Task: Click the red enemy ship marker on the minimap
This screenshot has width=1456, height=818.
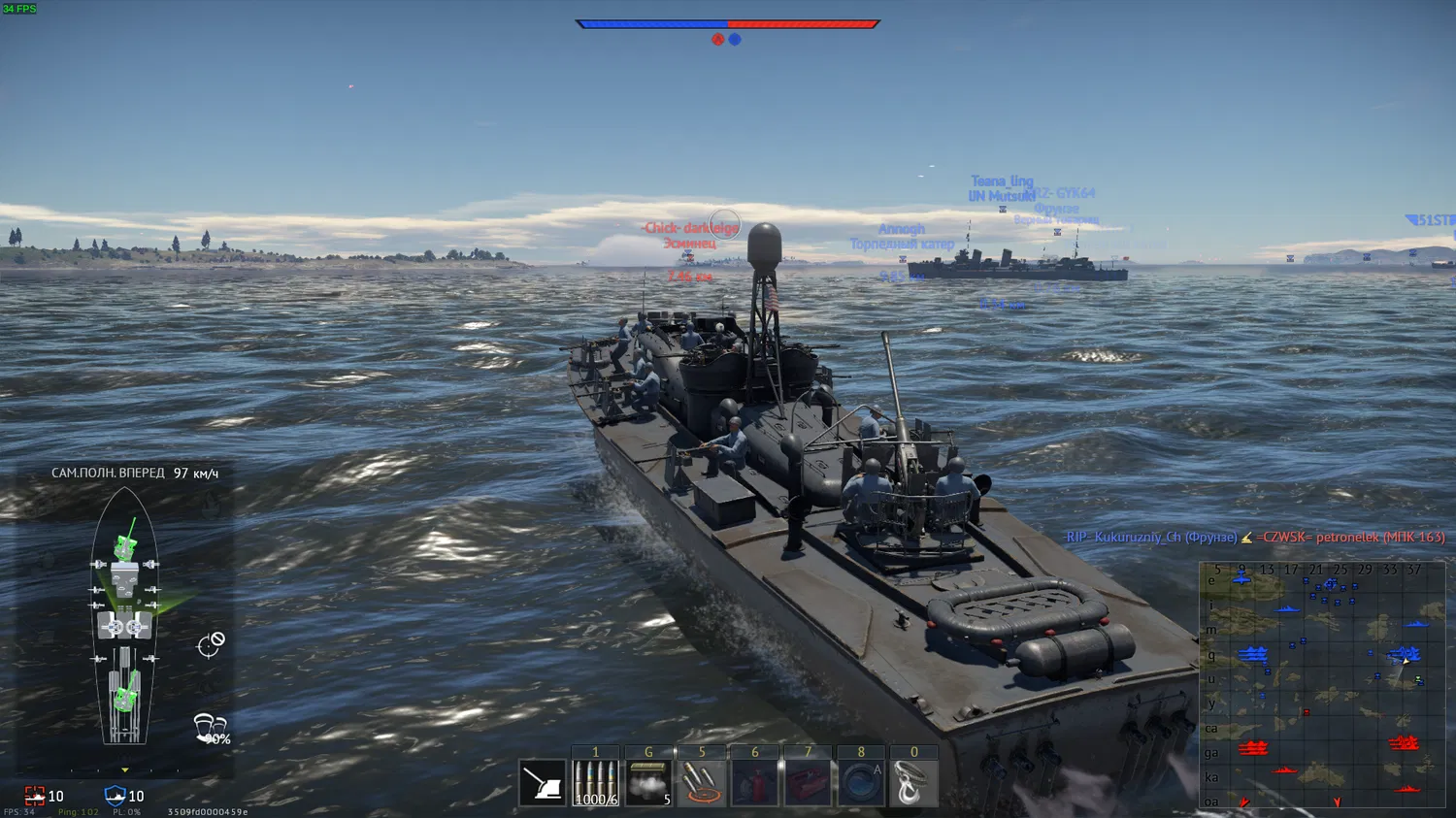Action: tap(1252, 748)
